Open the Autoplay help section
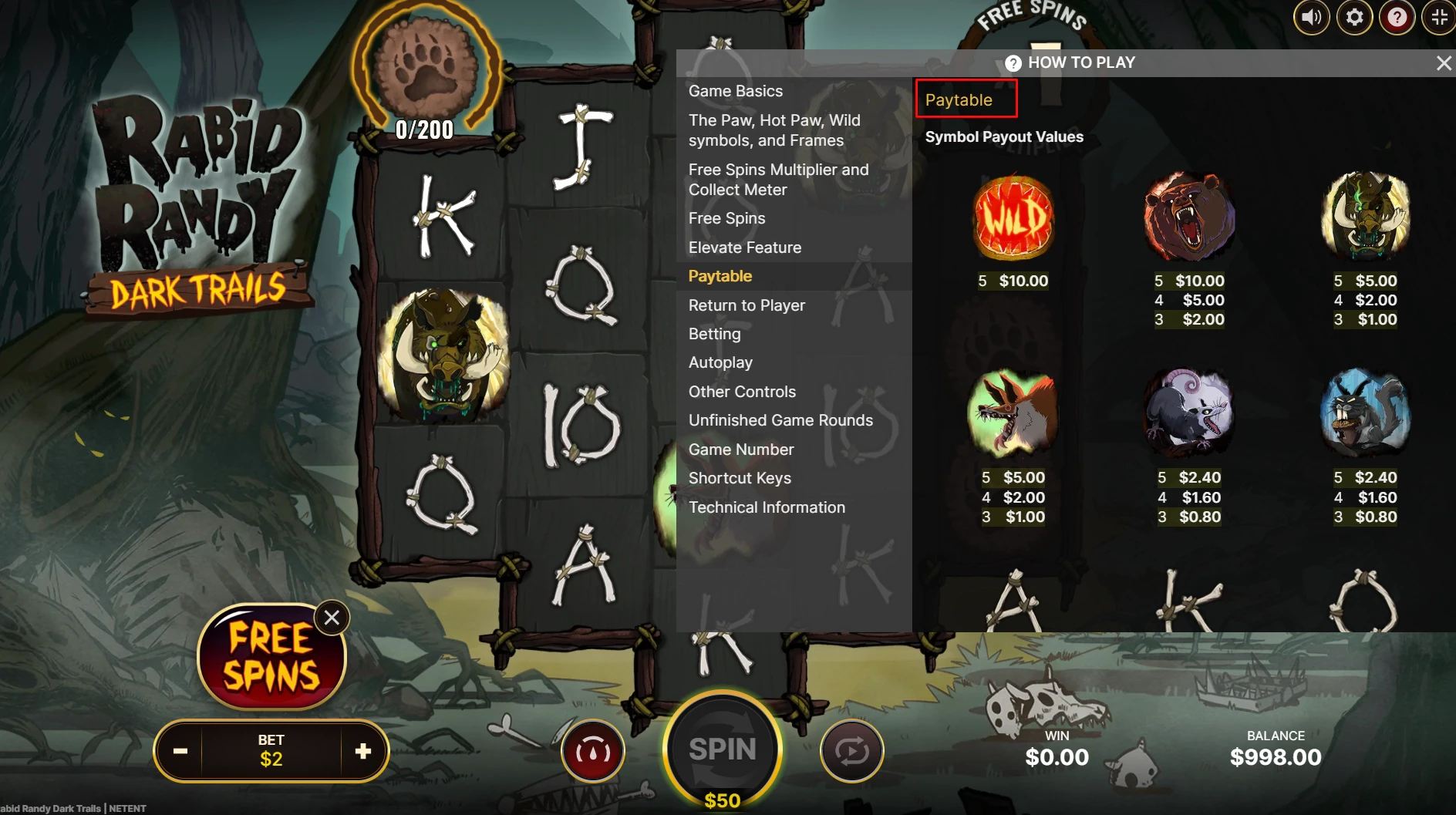Viewport: 1456px width, 815px height. click(720, 362)
